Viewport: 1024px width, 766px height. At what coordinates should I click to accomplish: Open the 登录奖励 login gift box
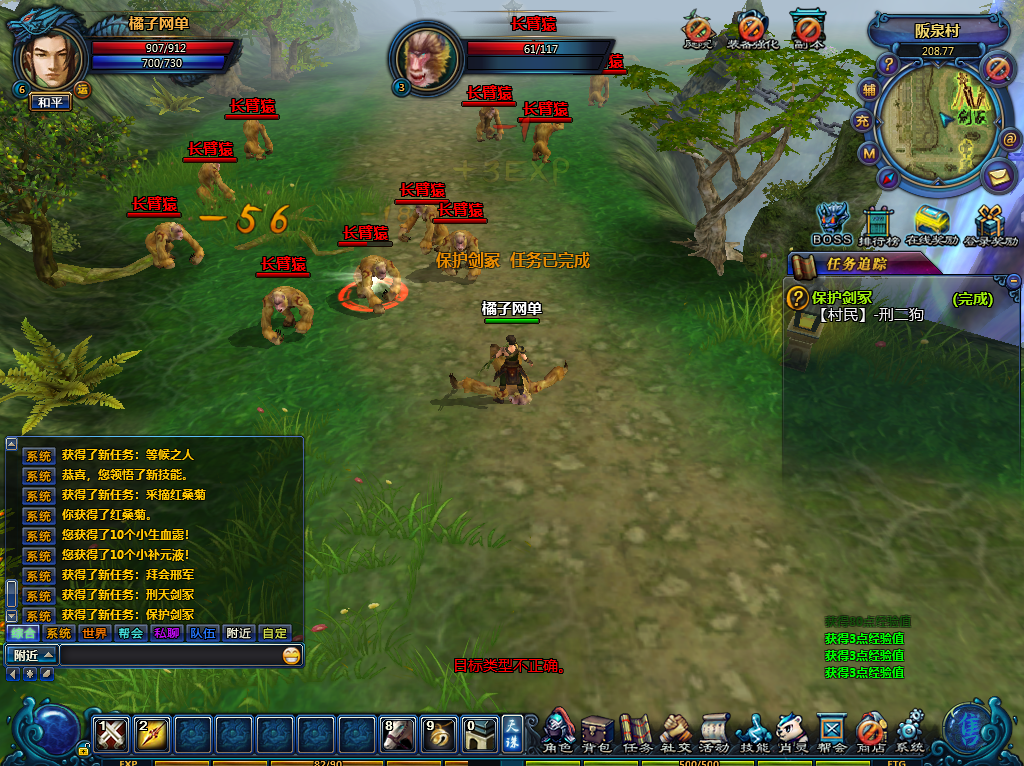click(x=991, y=224)
